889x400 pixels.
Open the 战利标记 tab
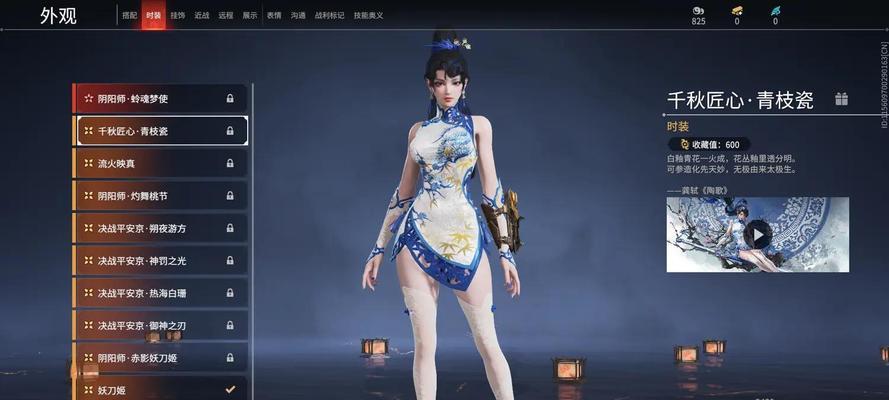tap(328, 16)
